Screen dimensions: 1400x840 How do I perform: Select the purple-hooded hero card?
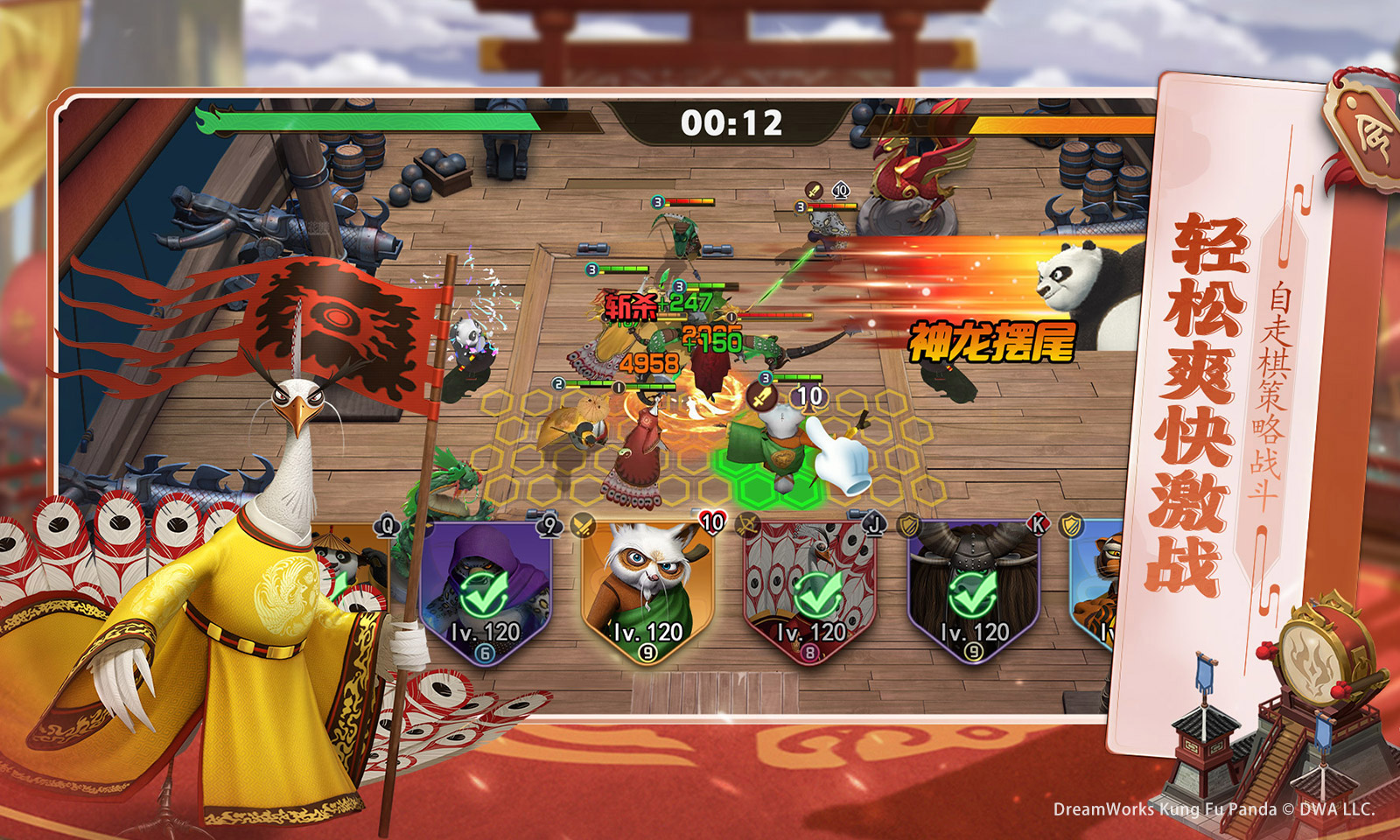(485, 591)
